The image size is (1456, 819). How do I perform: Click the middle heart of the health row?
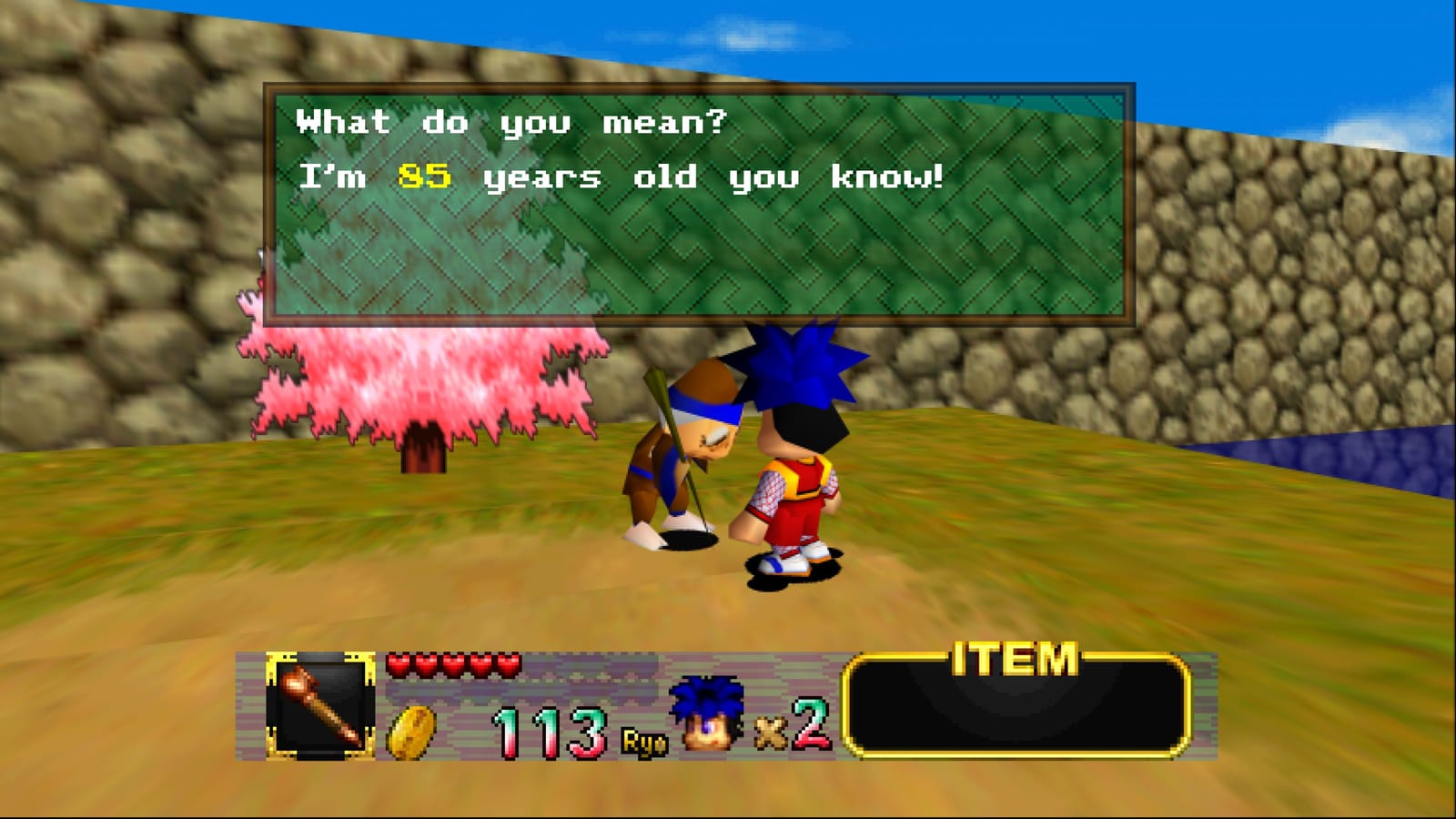452,665
